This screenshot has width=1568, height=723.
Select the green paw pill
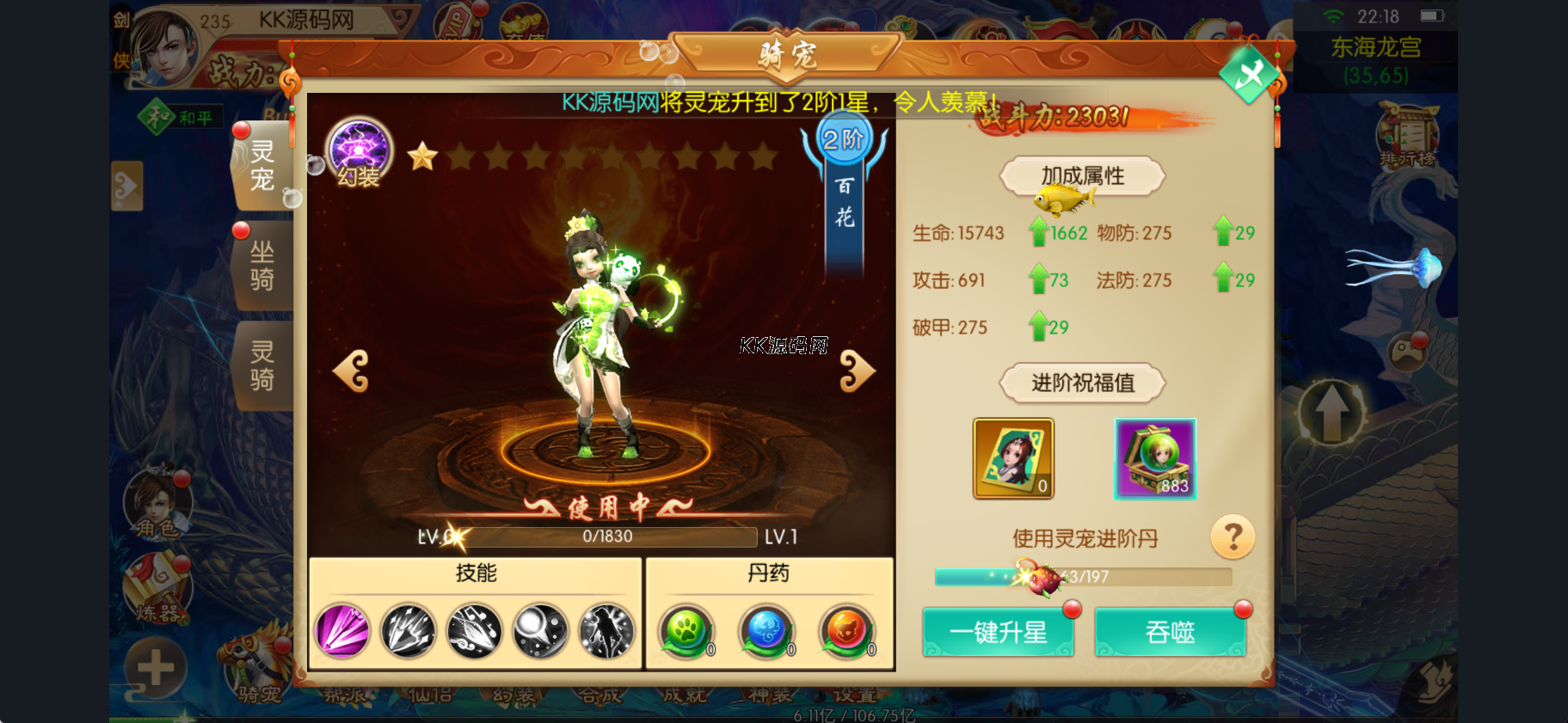coord(686,631)
